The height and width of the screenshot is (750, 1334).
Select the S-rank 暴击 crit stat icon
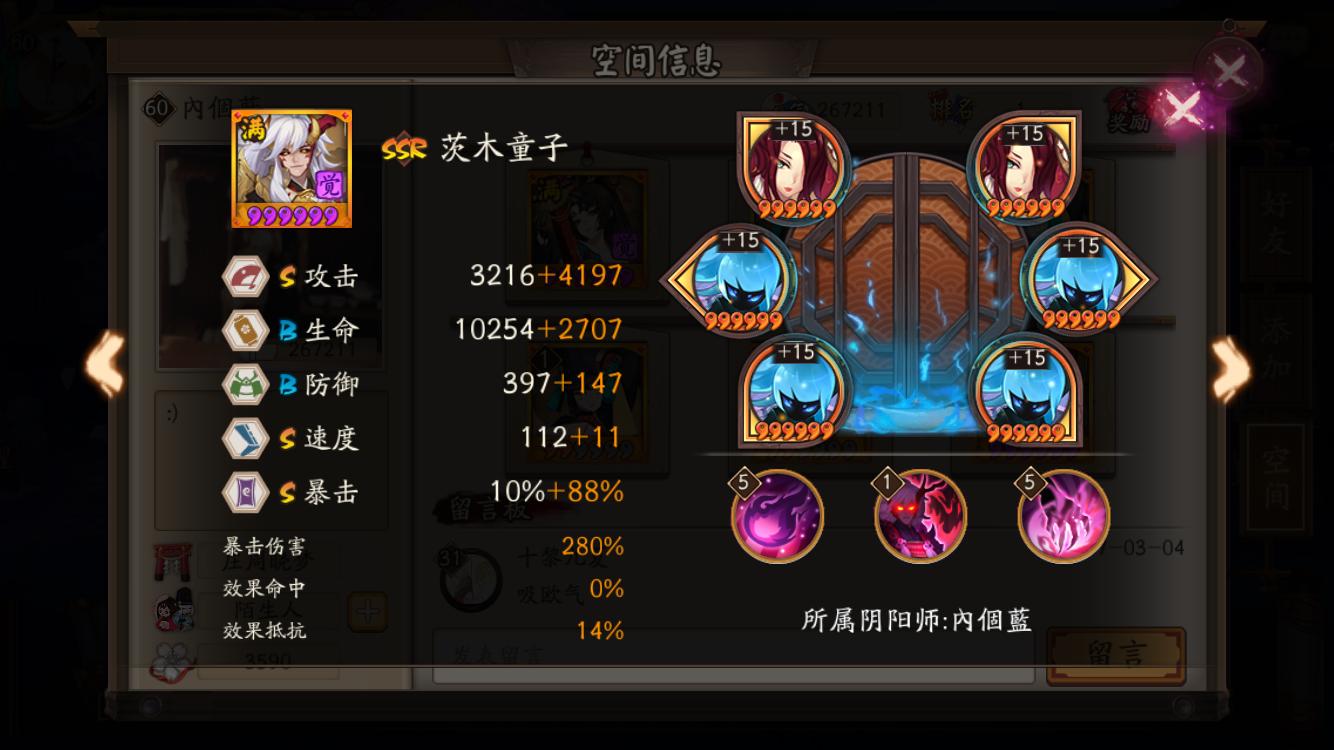[x=247, y=492]
